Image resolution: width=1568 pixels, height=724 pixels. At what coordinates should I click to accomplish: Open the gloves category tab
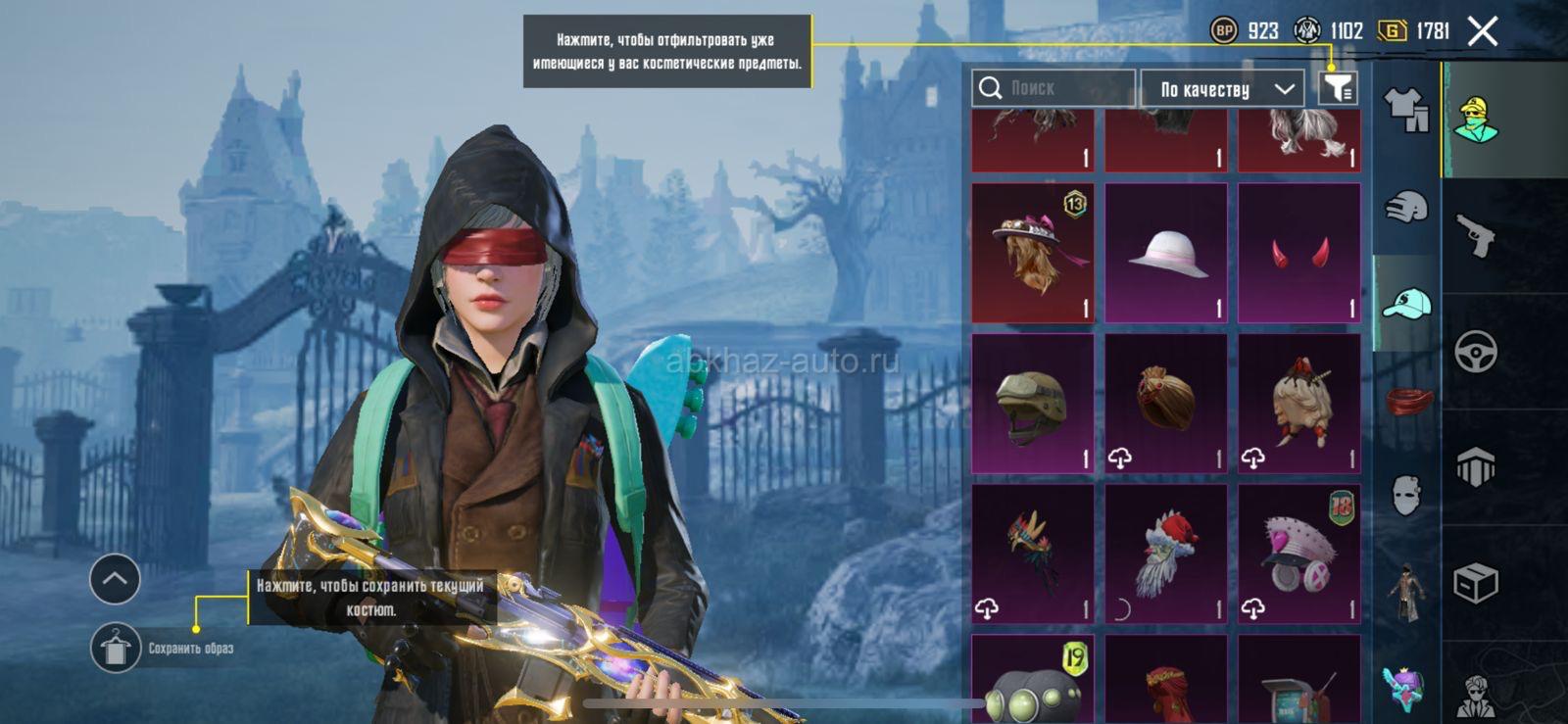[1406, 207]
